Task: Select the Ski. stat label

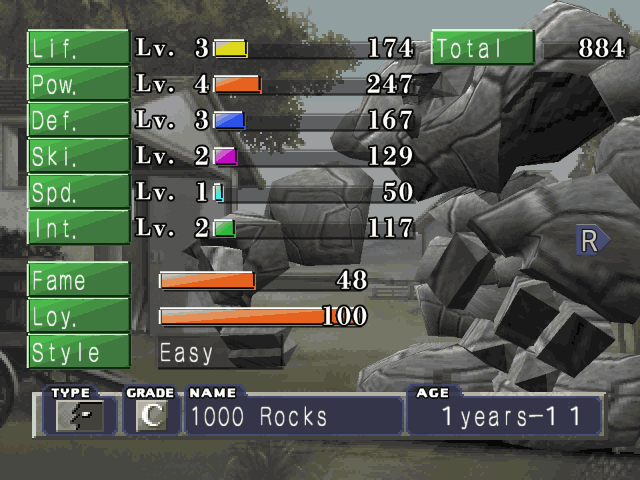Action: [x=78, y=156]
